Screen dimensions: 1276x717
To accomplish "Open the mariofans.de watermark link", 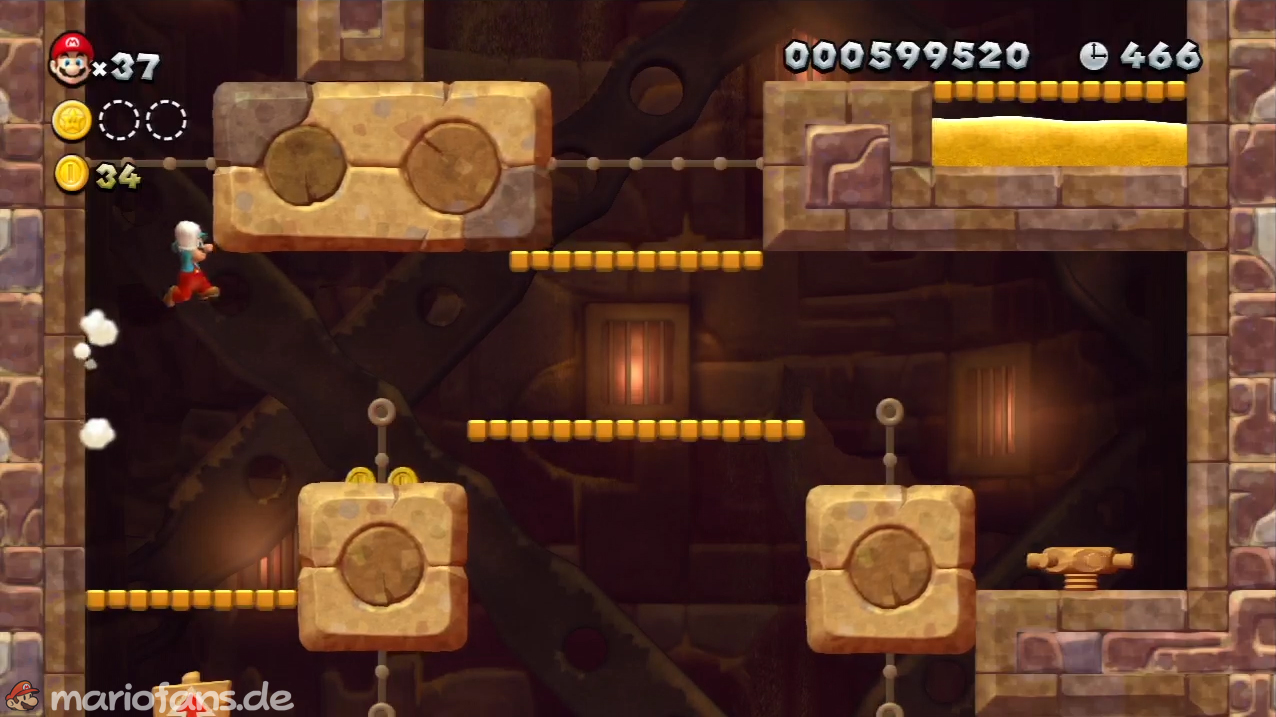I will 170,697.
